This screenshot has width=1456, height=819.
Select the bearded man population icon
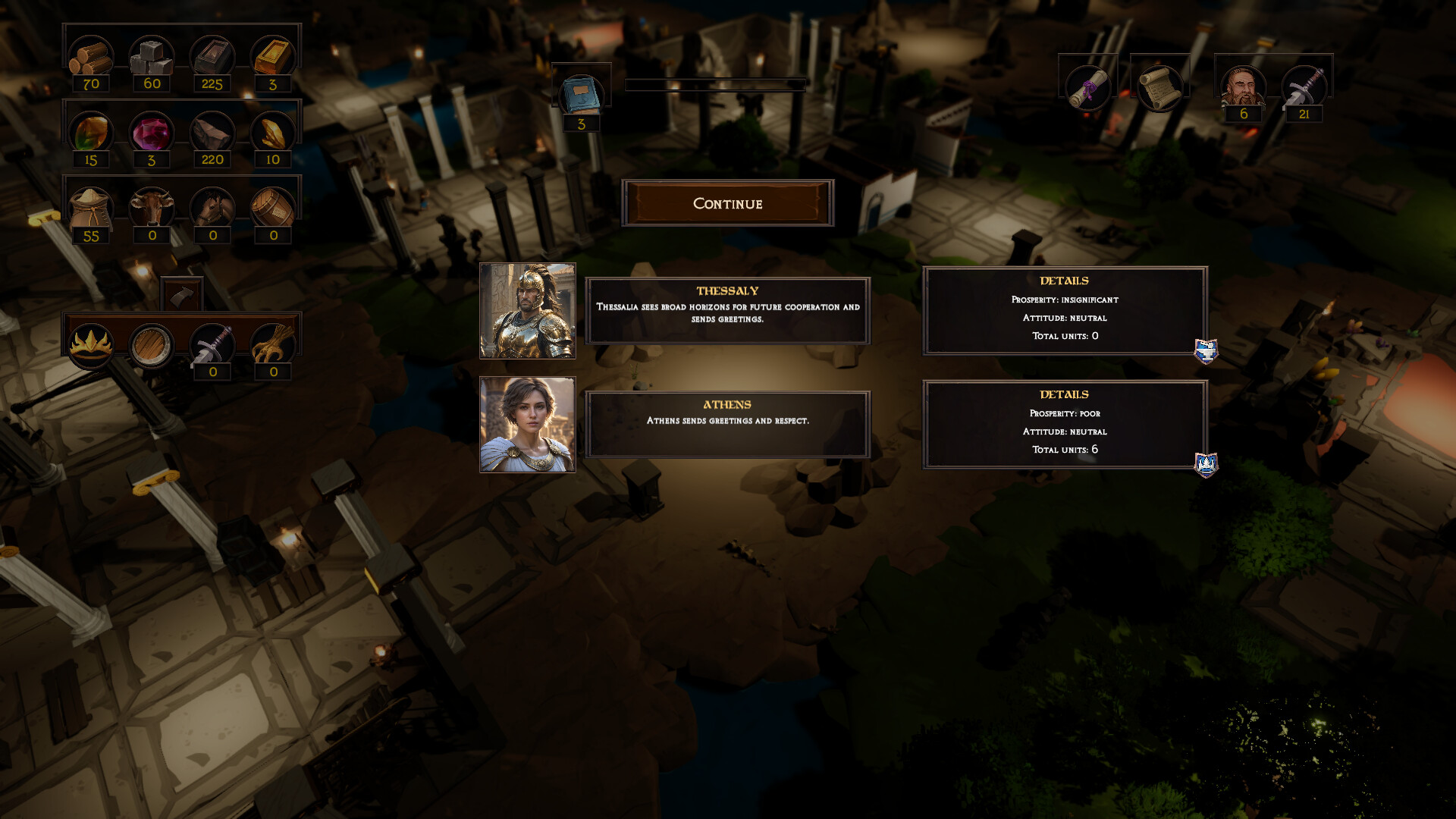point(1243,87)
